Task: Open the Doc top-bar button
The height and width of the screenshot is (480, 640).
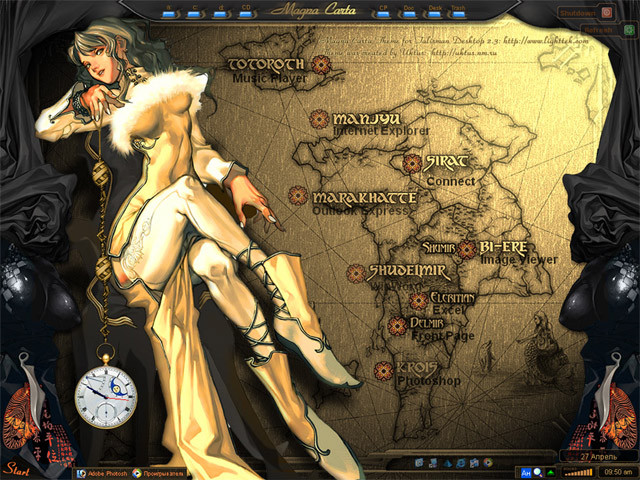Action: pyautogui.click(x=409, y=12)
